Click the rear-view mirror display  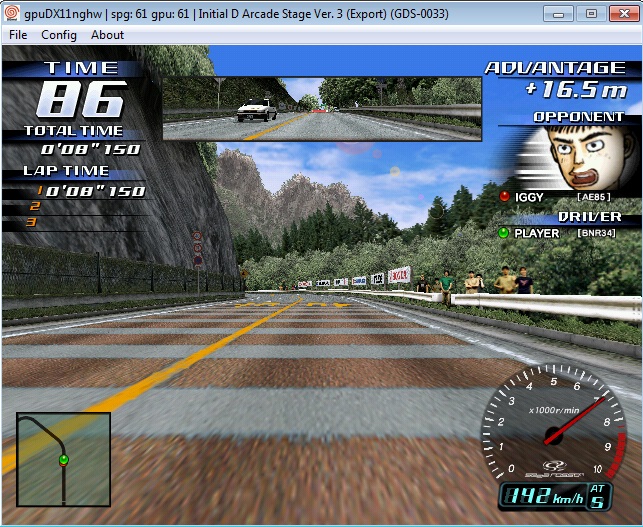321,109
